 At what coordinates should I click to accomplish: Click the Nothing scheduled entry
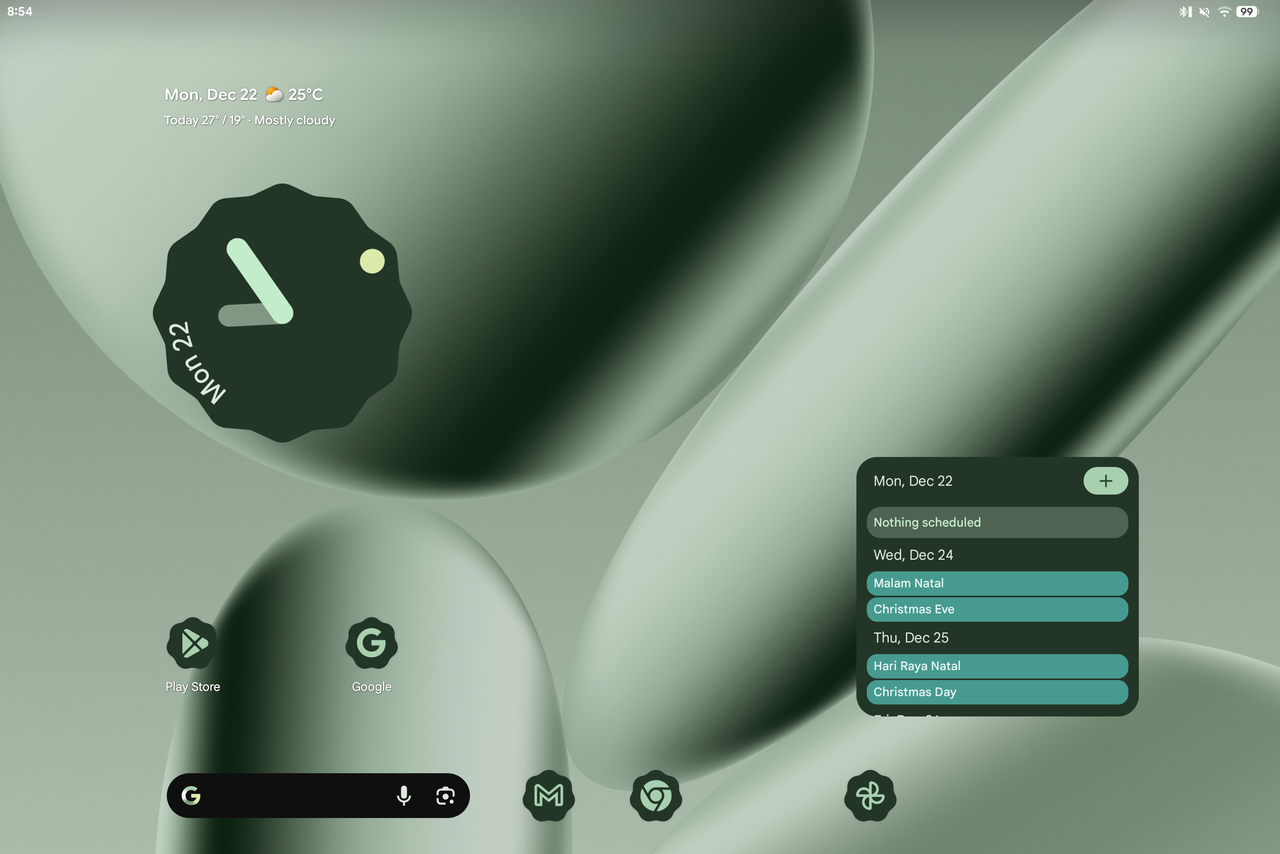click(997, 522)
